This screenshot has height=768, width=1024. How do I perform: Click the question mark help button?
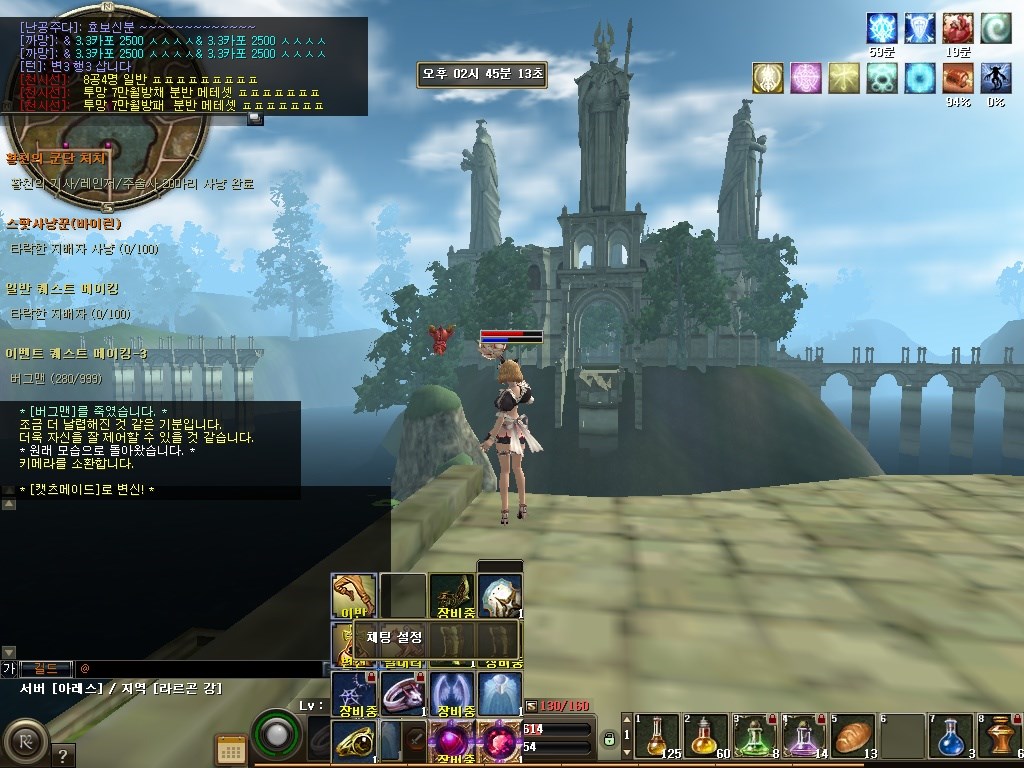tap(62, 755)
